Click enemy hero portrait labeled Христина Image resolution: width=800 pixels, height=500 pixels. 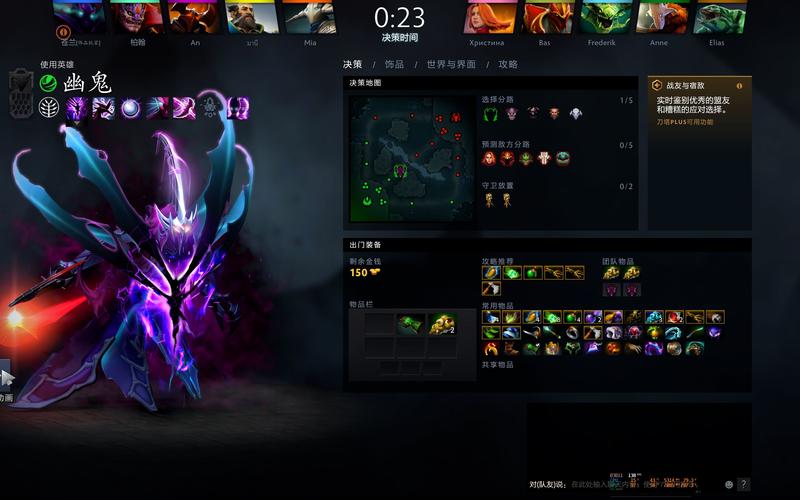click(x=486, y=18)
